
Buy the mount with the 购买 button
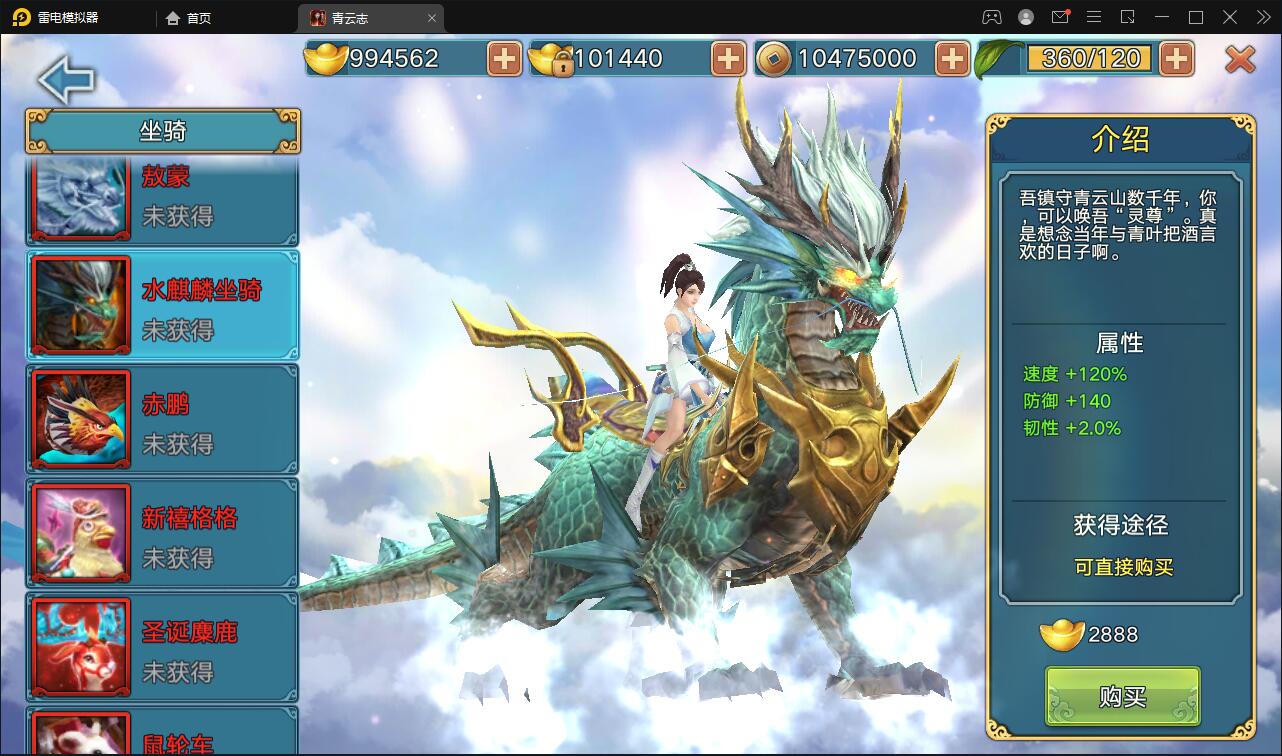click(1122, 696)
